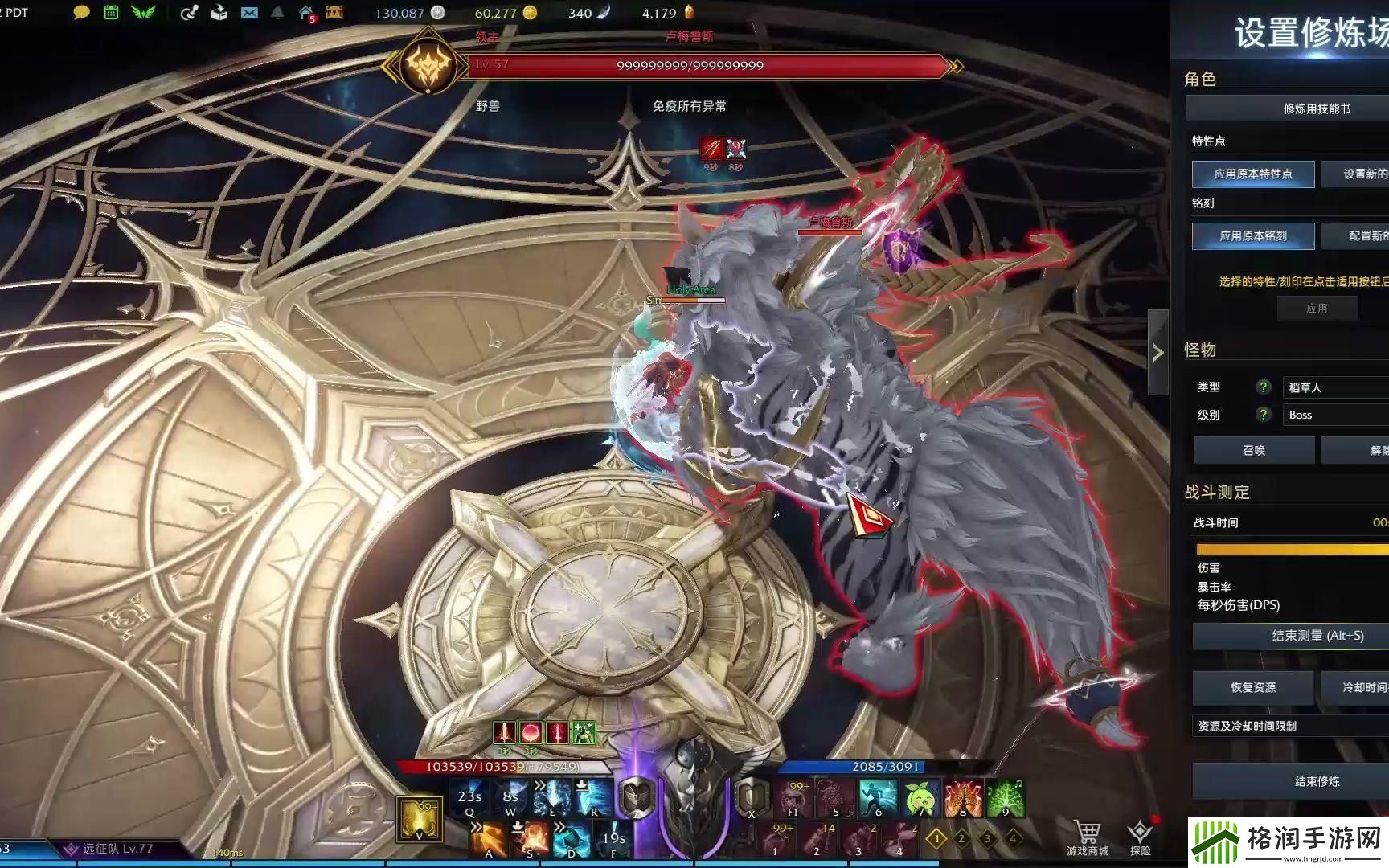Viewport: 1389px width, 868px height.
Task: Open the notification bell icon
Action: (277, 13)
